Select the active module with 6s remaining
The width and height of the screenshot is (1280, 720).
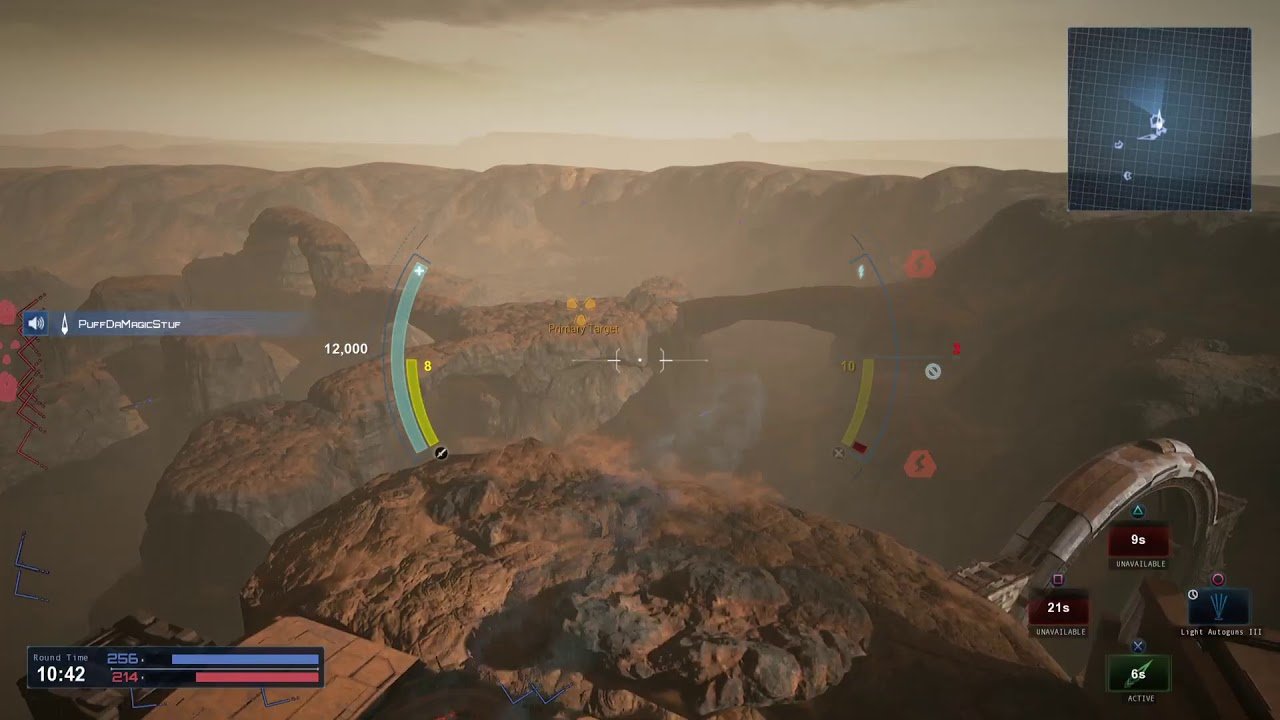click(x=1138, y=673)
